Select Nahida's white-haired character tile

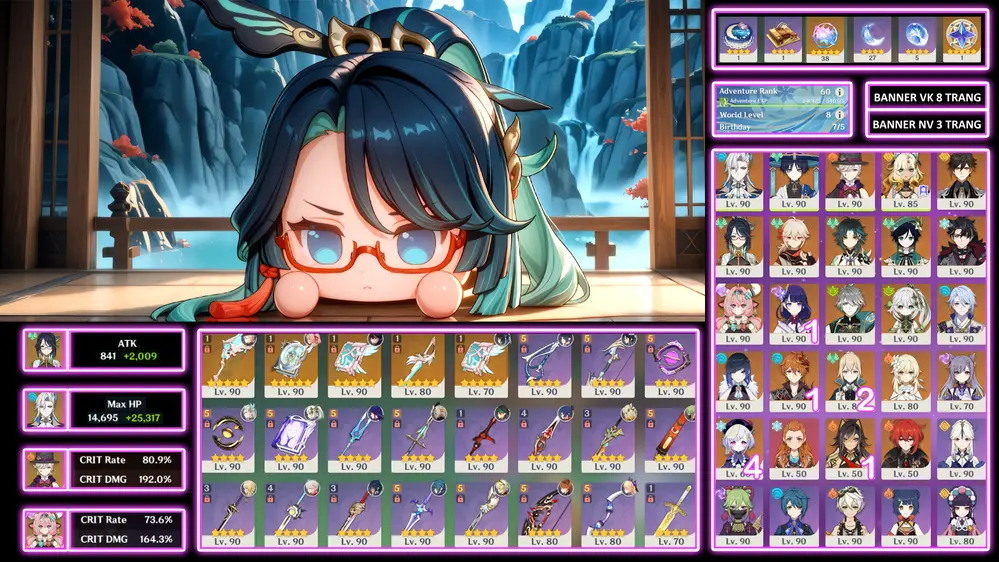click(905, 311)
